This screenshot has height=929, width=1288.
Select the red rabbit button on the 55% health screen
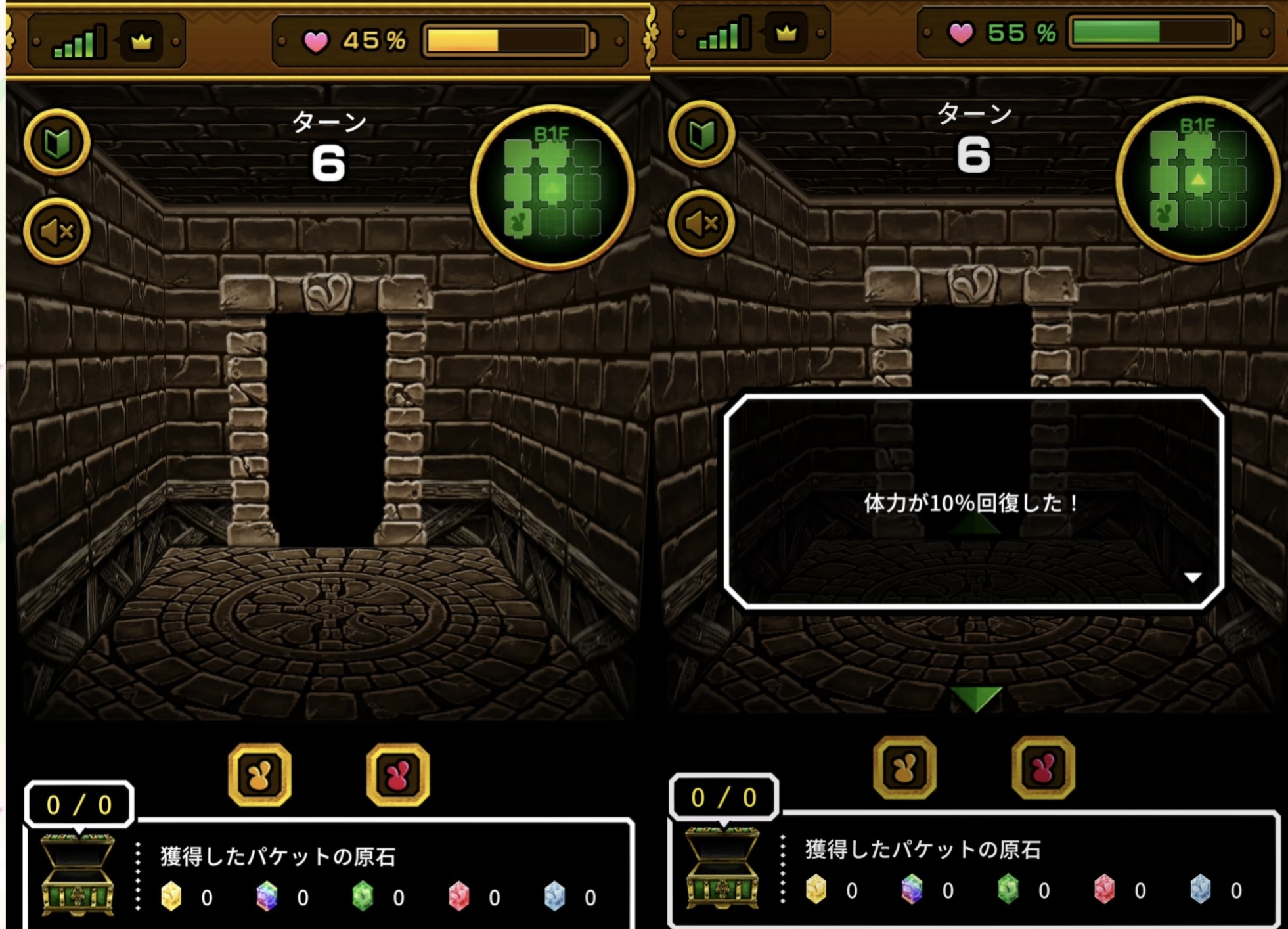coord(1043,767)
